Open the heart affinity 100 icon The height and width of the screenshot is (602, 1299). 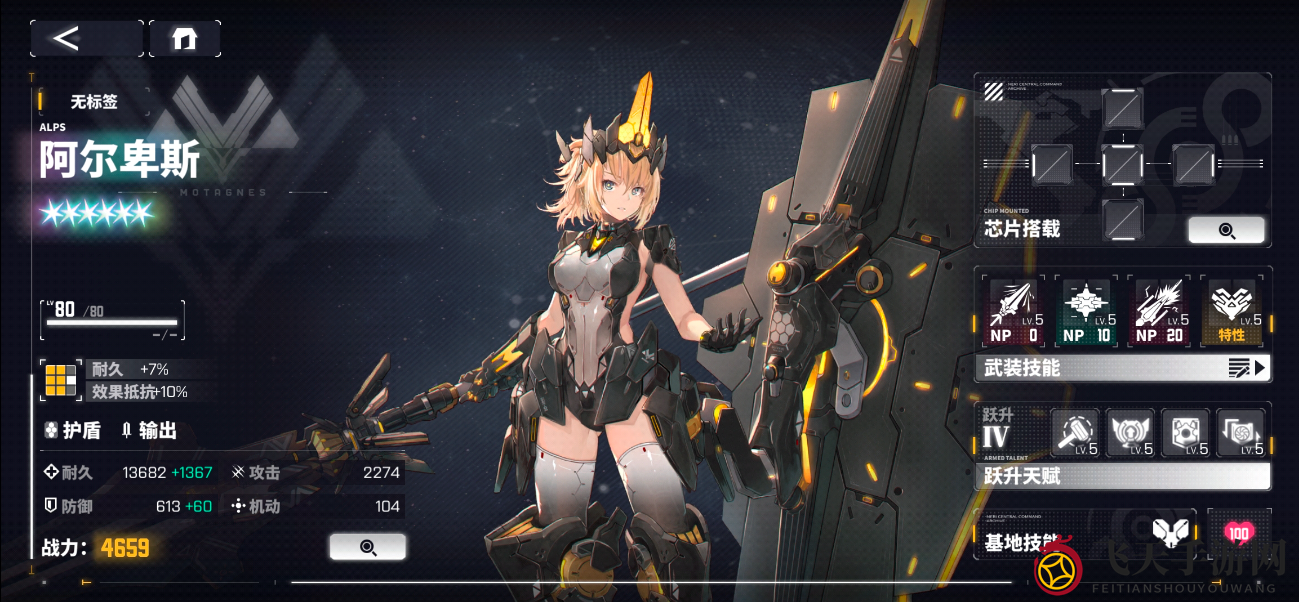click(x=1239, y=533)
